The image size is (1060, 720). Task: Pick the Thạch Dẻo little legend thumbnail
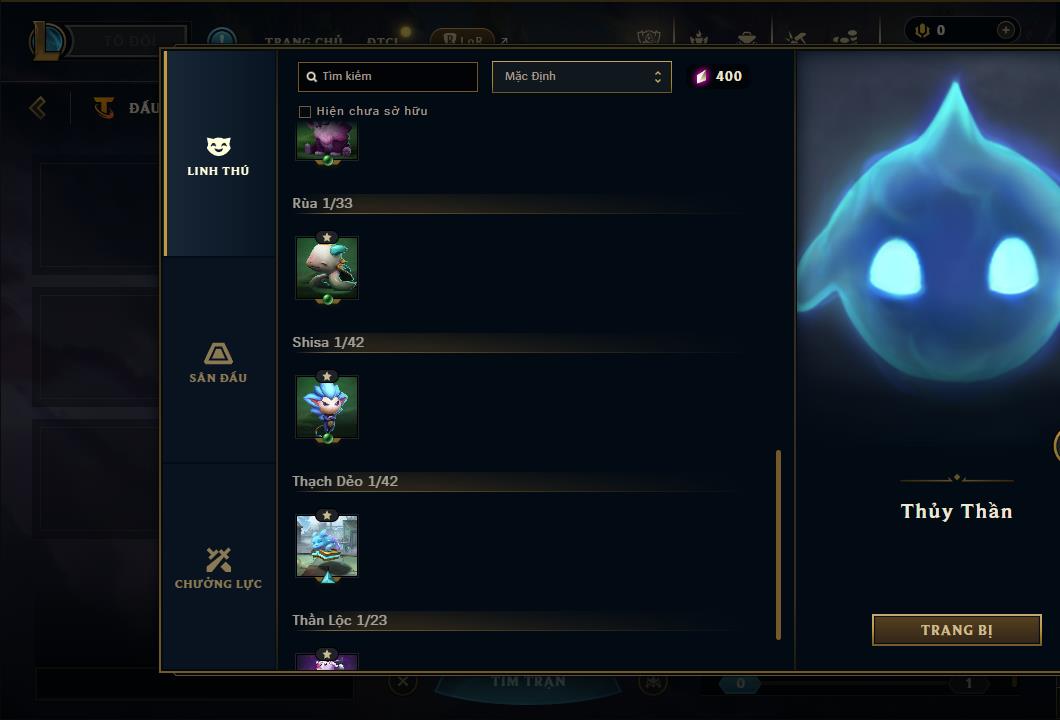pyautogui.click(x=327, y=546)
